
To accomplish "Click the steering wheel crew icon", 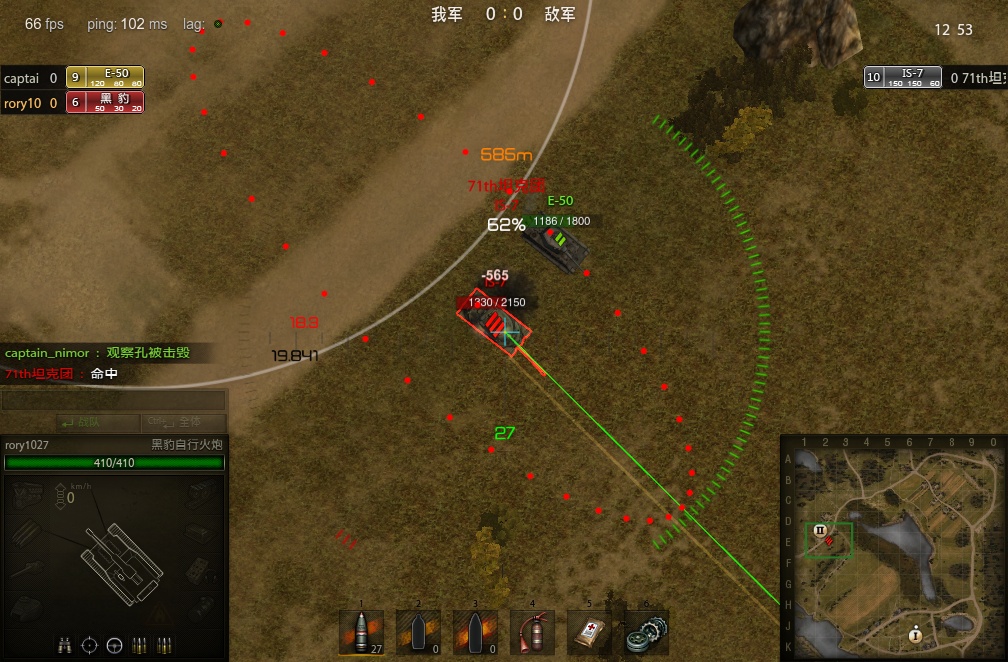I will [114, 645].
